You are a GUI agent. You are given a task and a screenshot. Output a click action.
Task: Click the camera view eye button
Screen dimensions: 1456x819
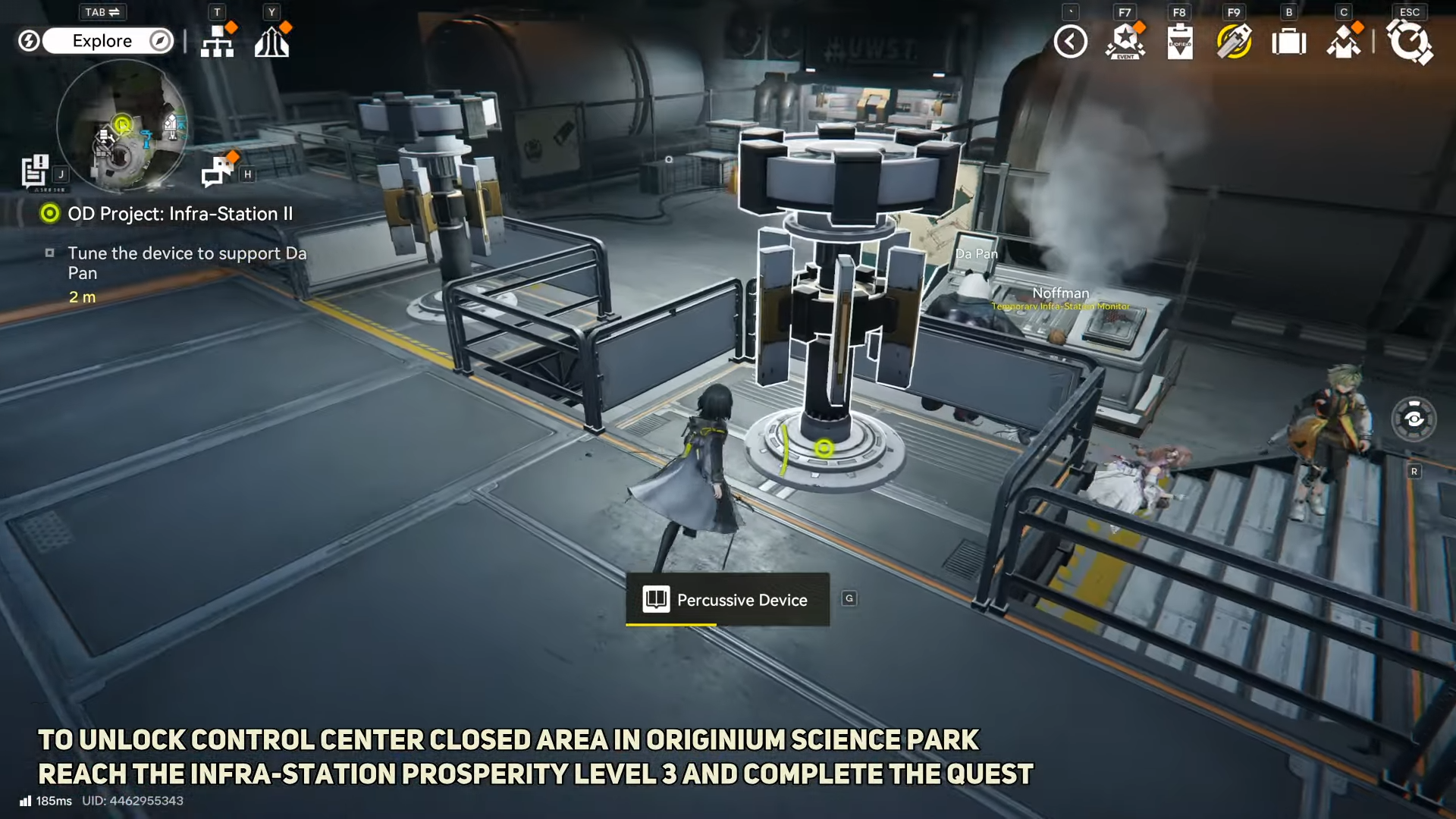[x=1414, y=419]
